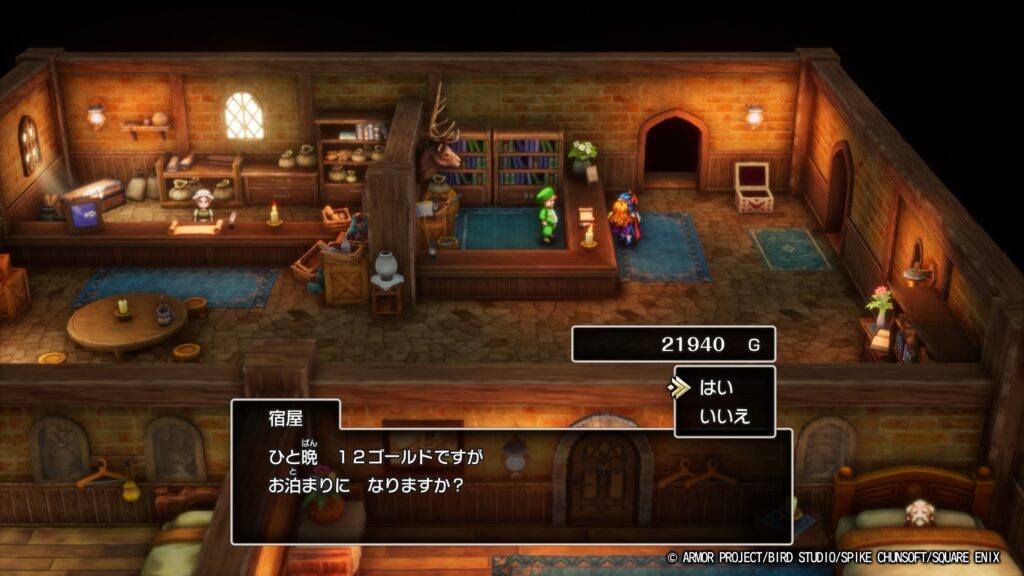Select いいえ to decline the stay
The width and height of the screenshot is (1024, 576).
[725, 416]
